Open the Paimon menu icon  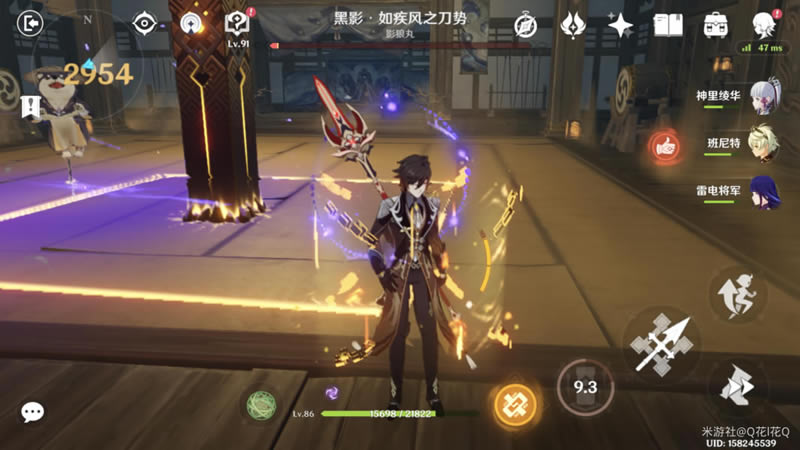pos(764,24)
